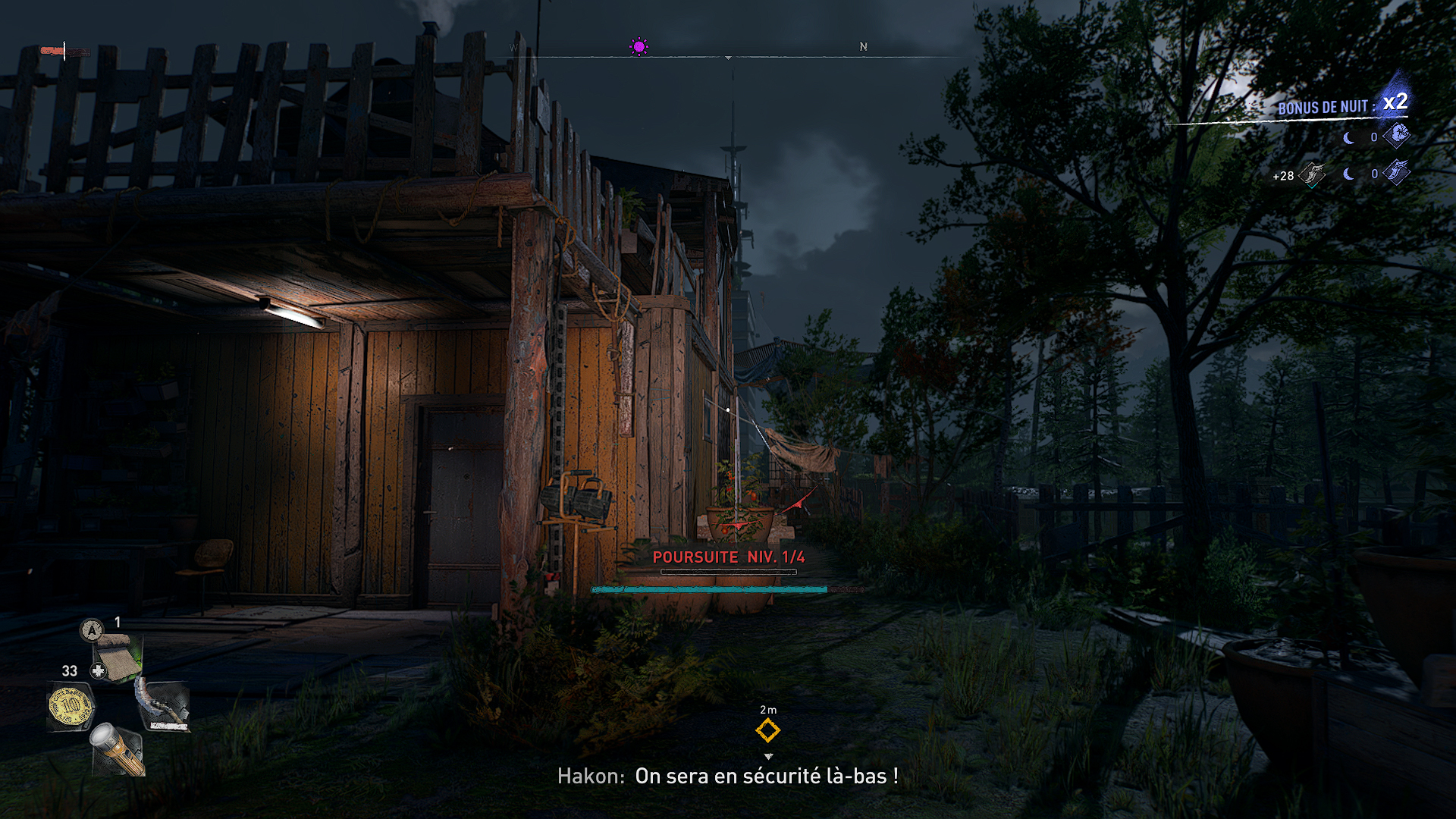Click the downward arrow under the compass bar
Viewport: 1456px width, 819px height.
click(x=730, y=57)
